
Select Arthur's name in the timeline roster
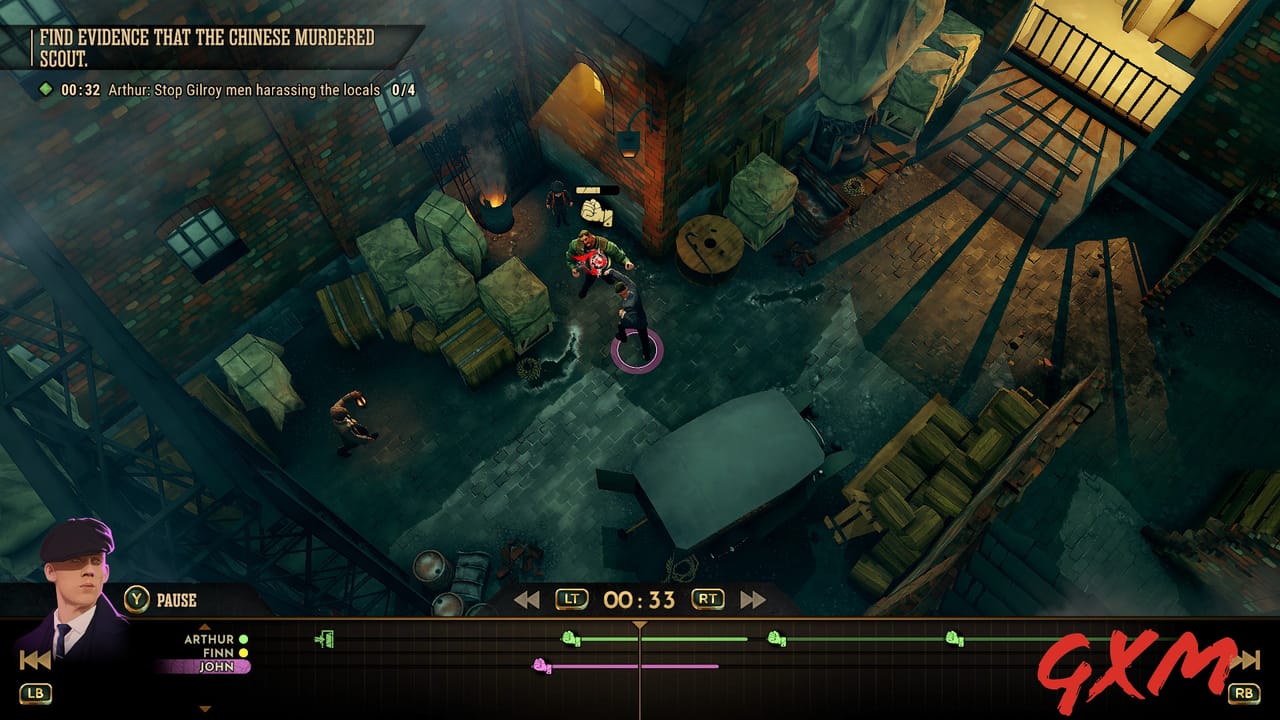click(x=209, y=640)
